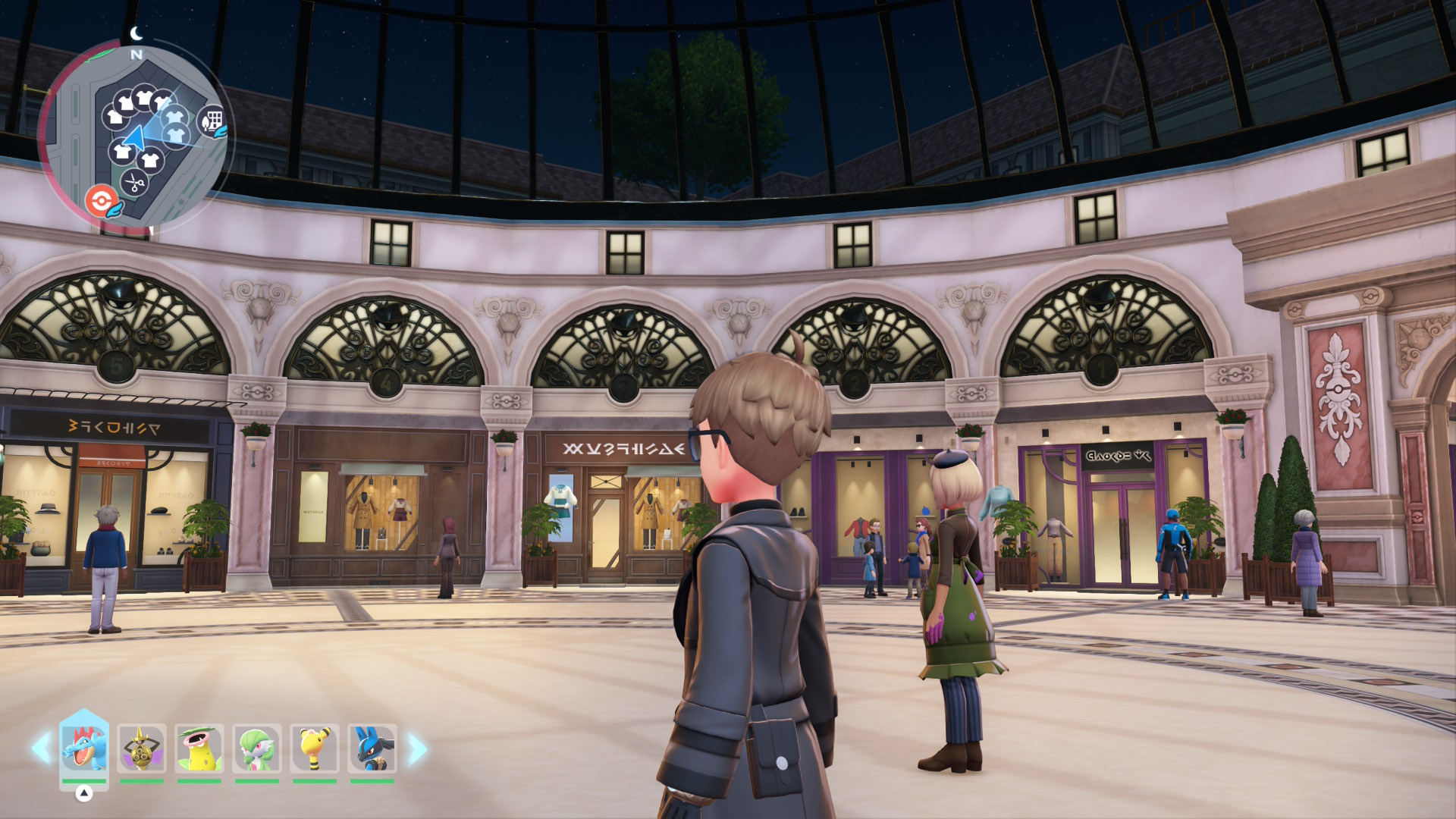This screenshot has height=819, width=1456.
Task: Select Victreebel in the party lineup
Action: pyautogui.click(x=199, y=748)
